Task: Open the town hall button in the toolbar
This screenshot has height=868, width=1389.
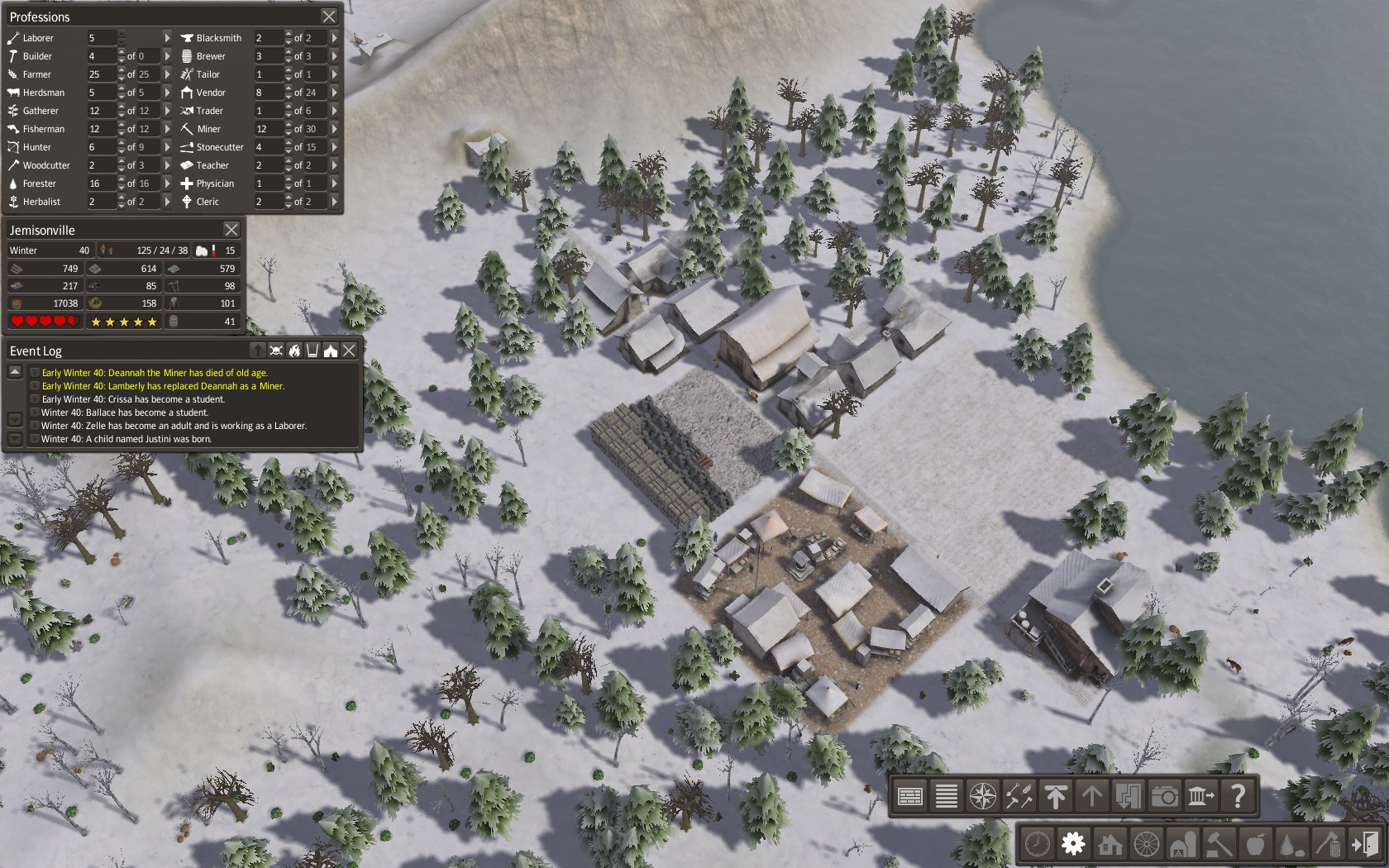Action: (1200, 796)
